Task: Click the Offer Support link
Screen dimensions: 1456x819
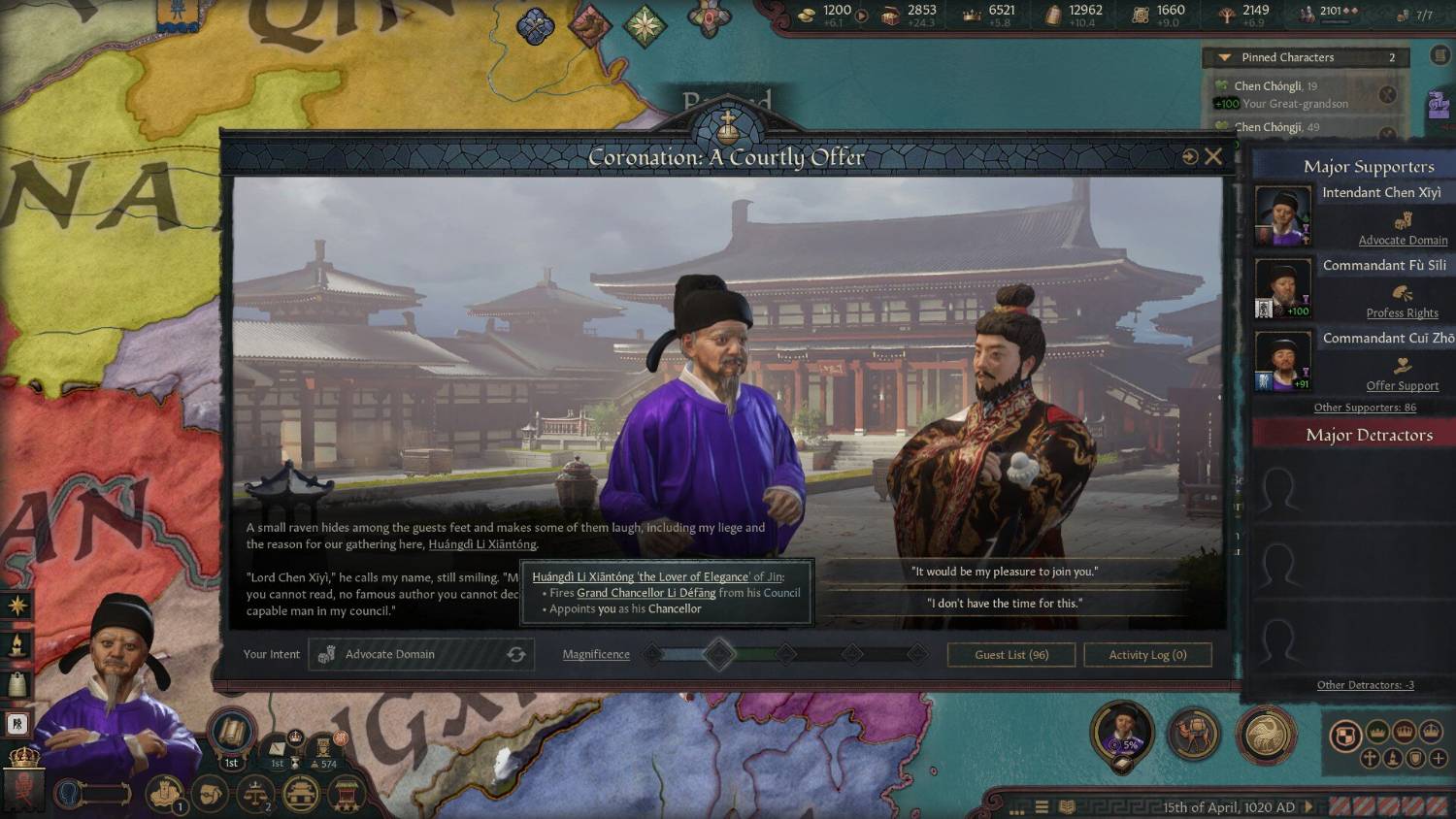Action: point(1402,386)
